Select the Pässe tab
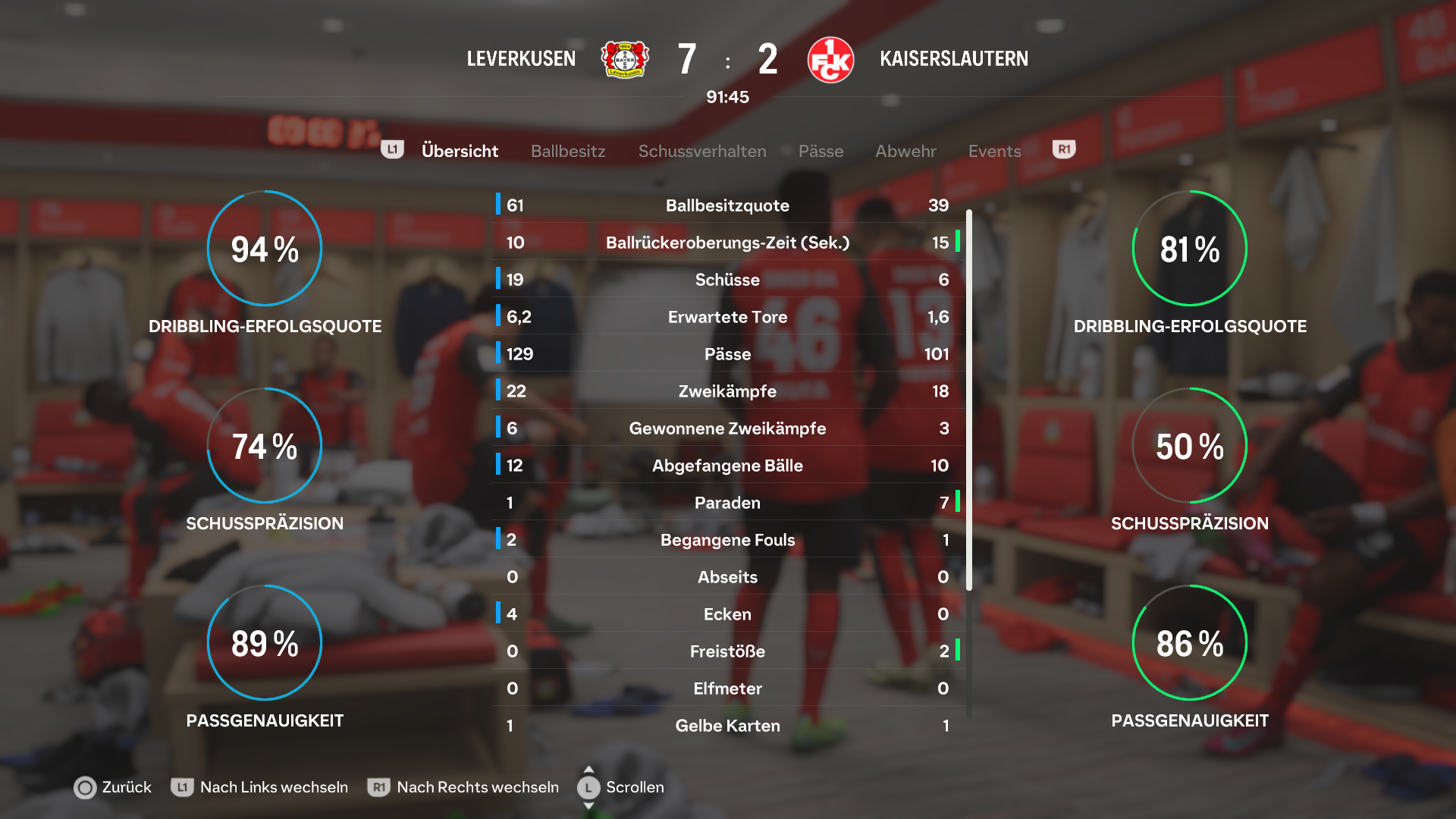 (x=821, y=151)
